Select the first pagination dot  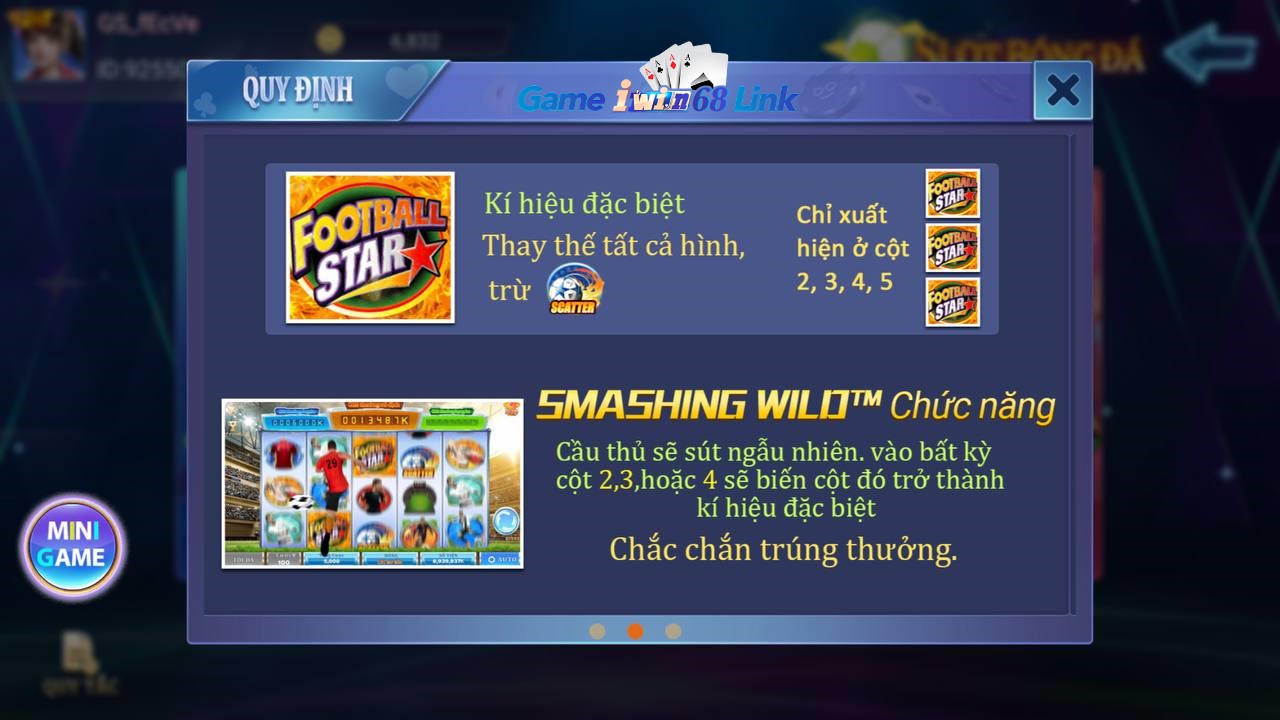599,632
